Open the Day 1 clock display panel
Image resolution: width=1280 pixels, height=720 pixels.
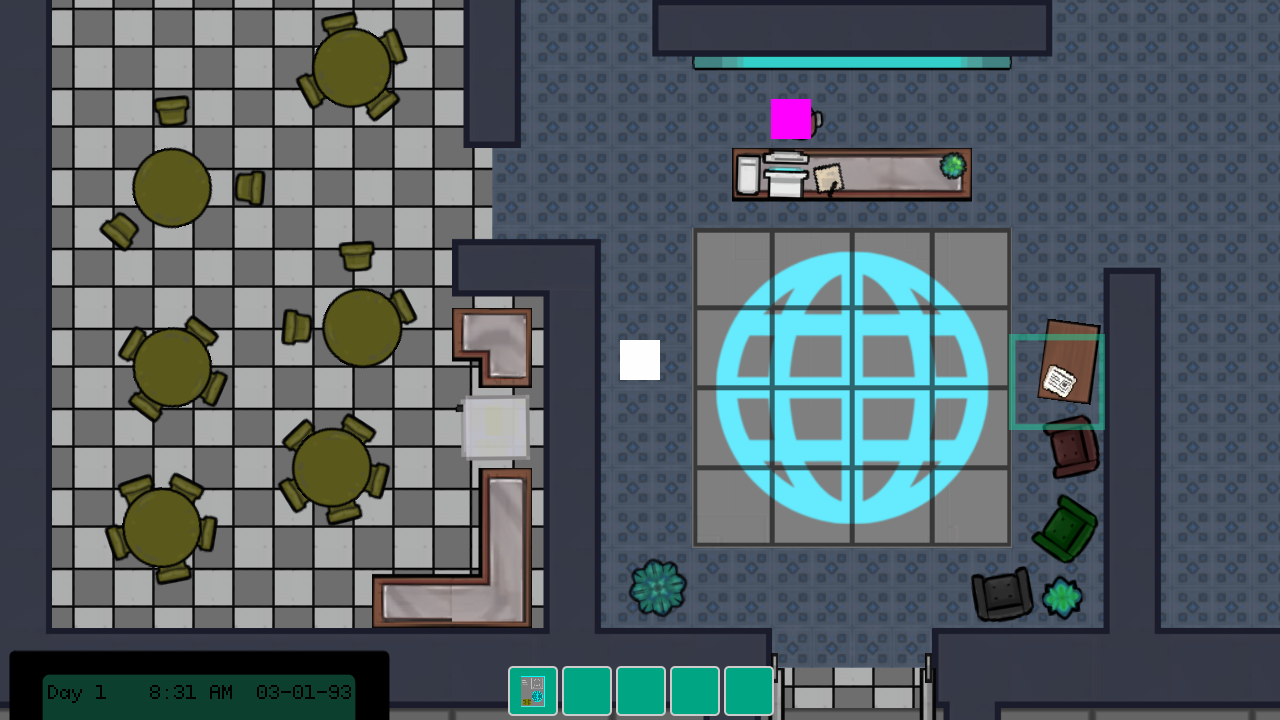click(x=200, y=692)
